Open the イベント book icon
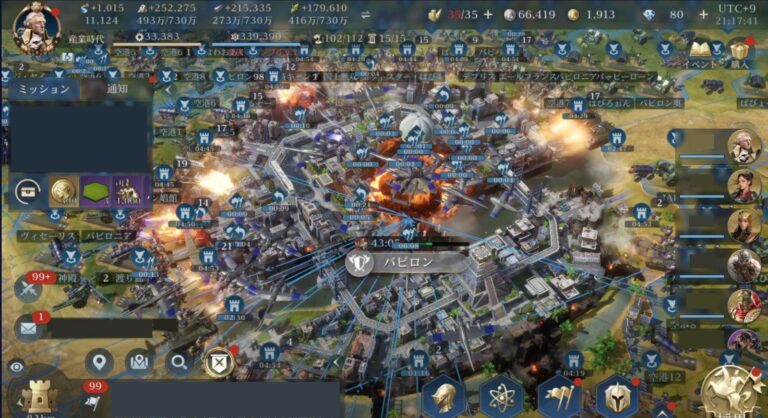Image resolution: width=768 pixels, height=418 pixels. [x=701, y=52]
